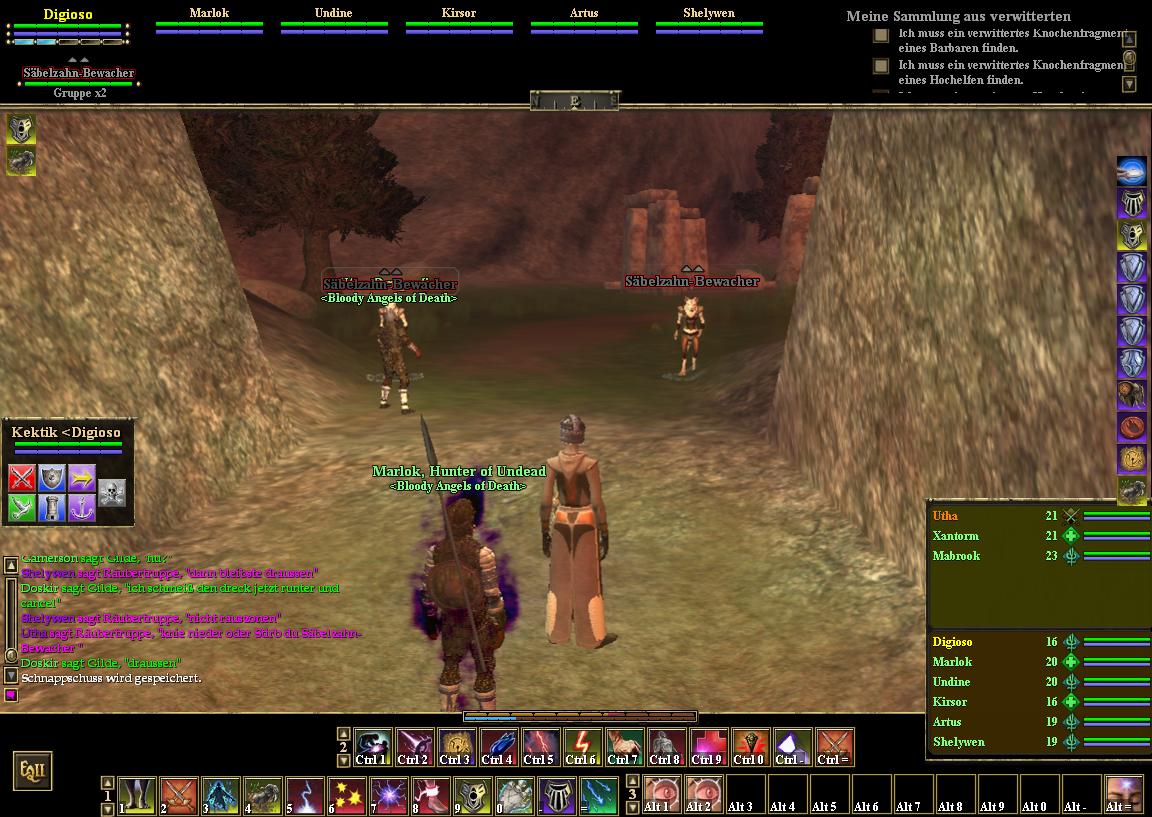Click the Alt 1 eye icon slot

tap(661, 794)
